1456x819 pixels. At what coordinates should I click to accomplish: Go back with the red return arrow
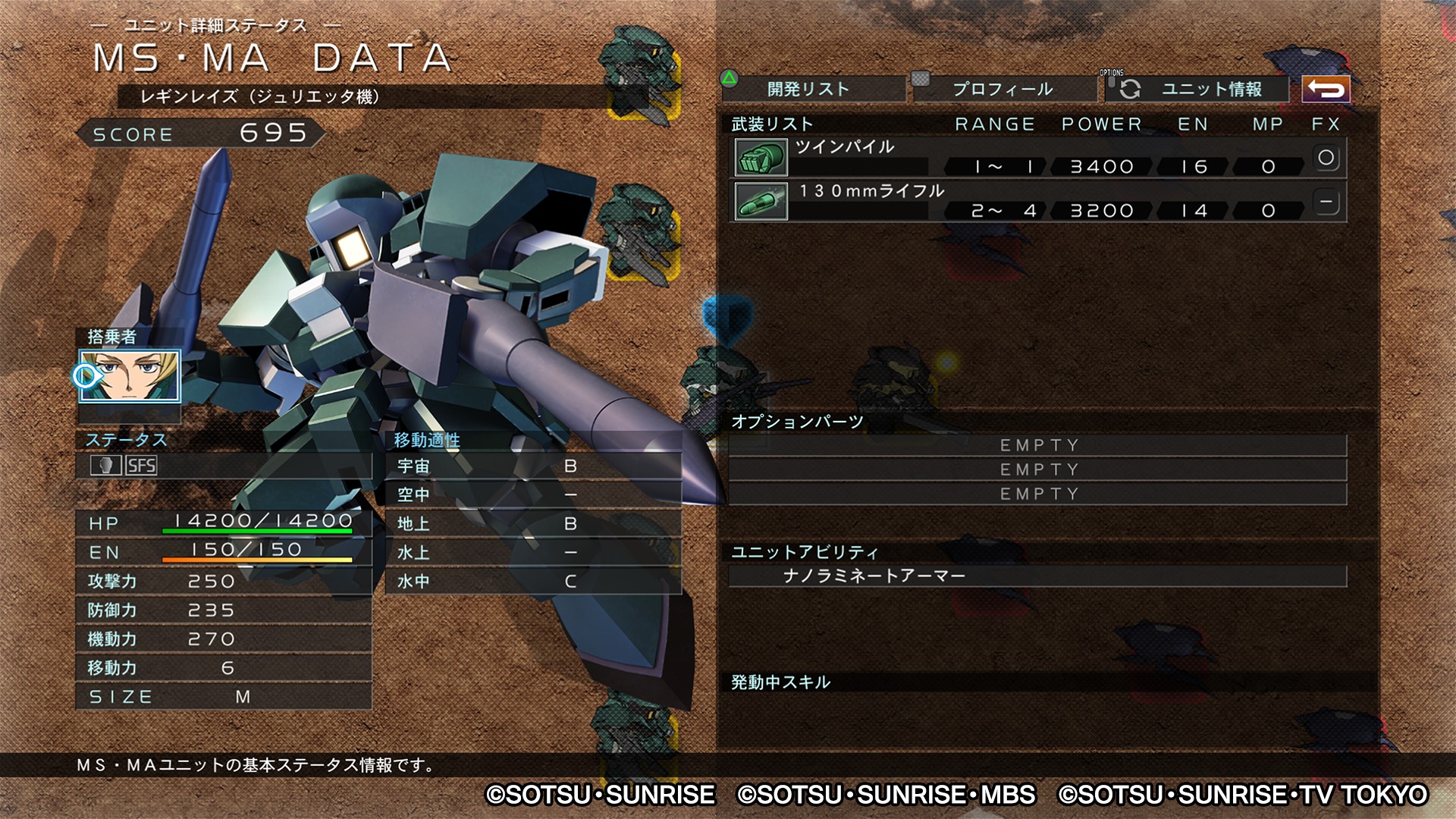(1326, 89)
